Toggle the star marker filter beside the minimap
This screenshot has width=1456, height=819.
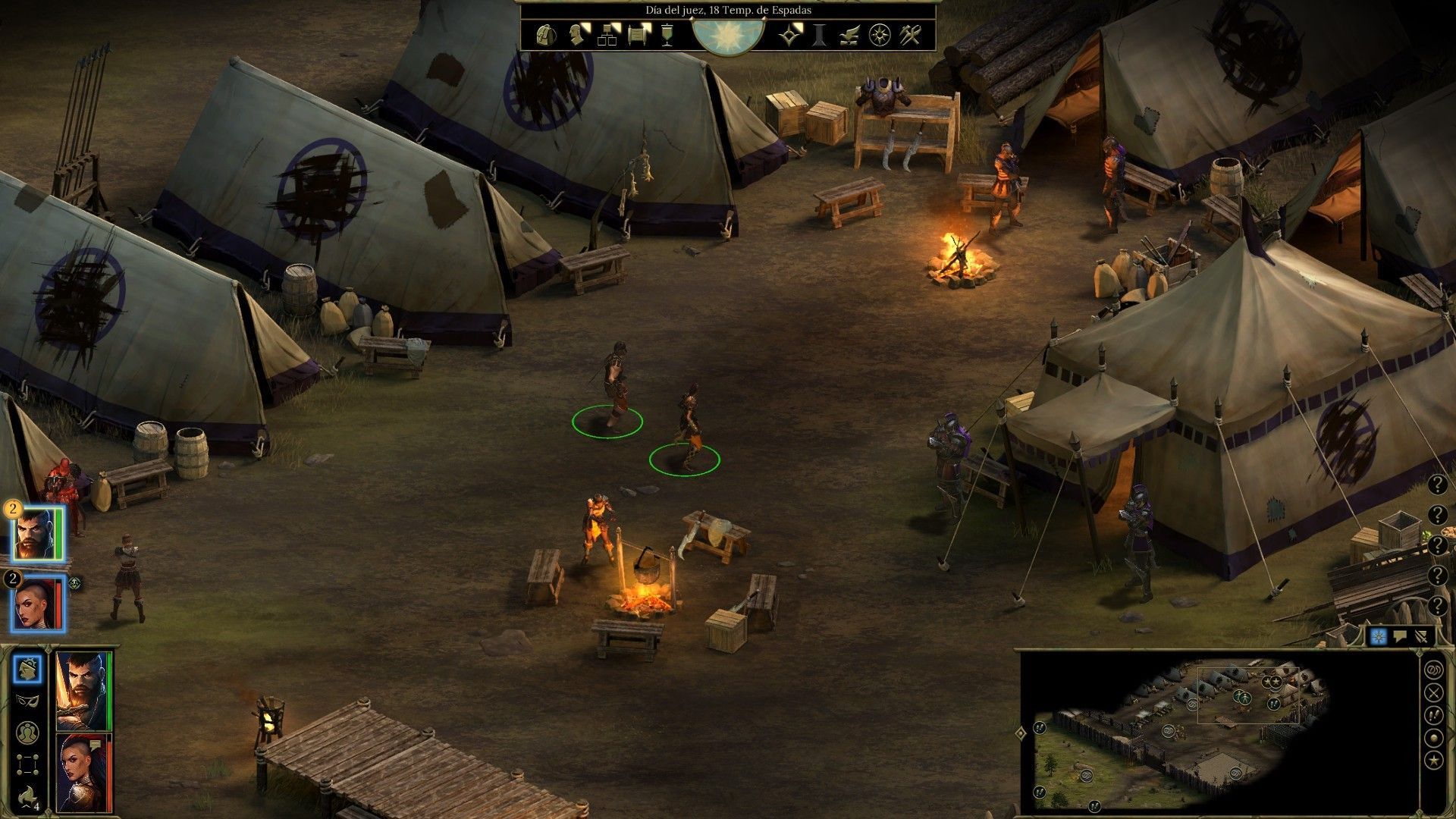click(1433, 760)
